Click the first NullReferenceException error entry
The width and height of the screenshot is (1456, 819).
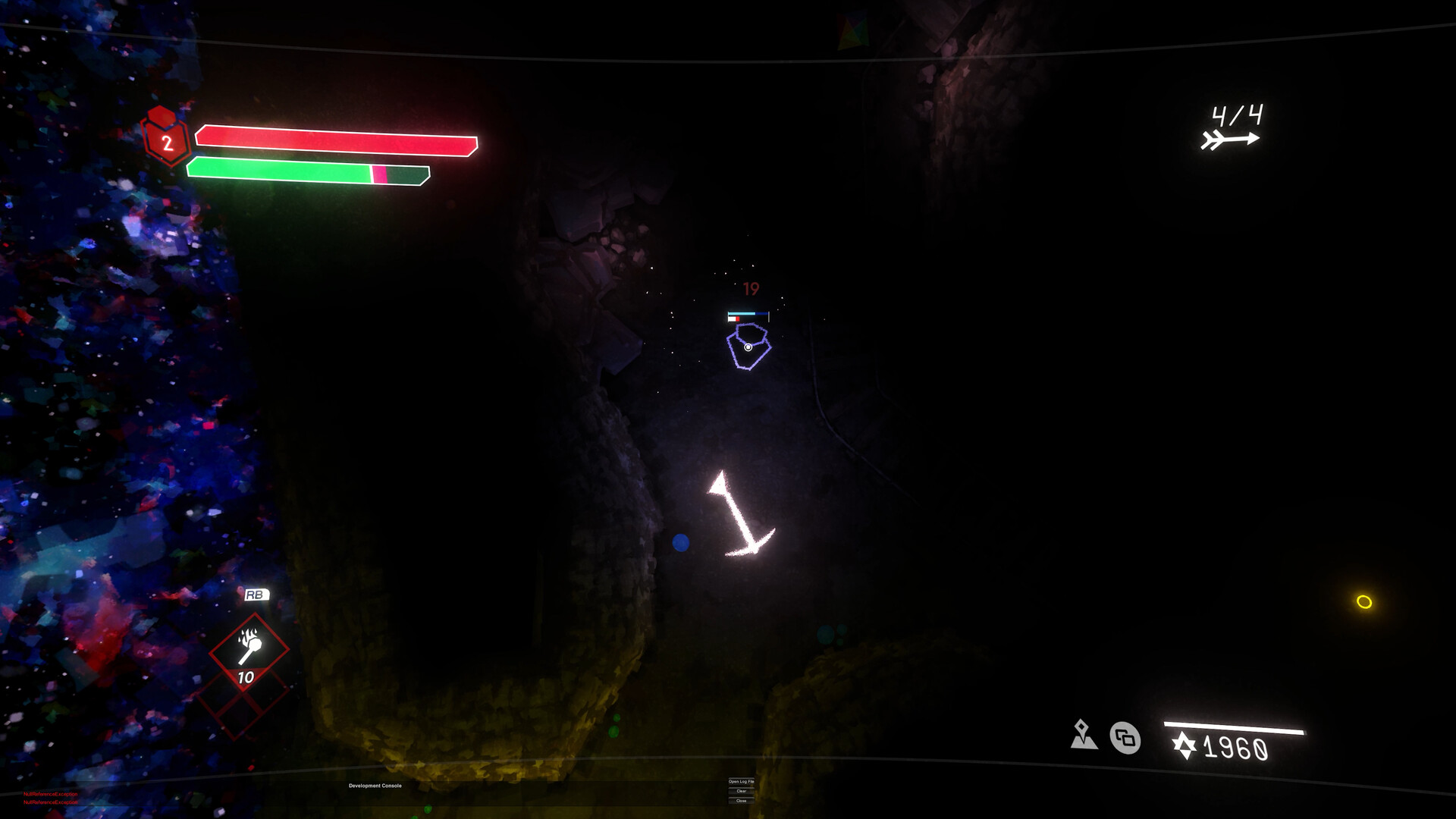pos(50,794)
